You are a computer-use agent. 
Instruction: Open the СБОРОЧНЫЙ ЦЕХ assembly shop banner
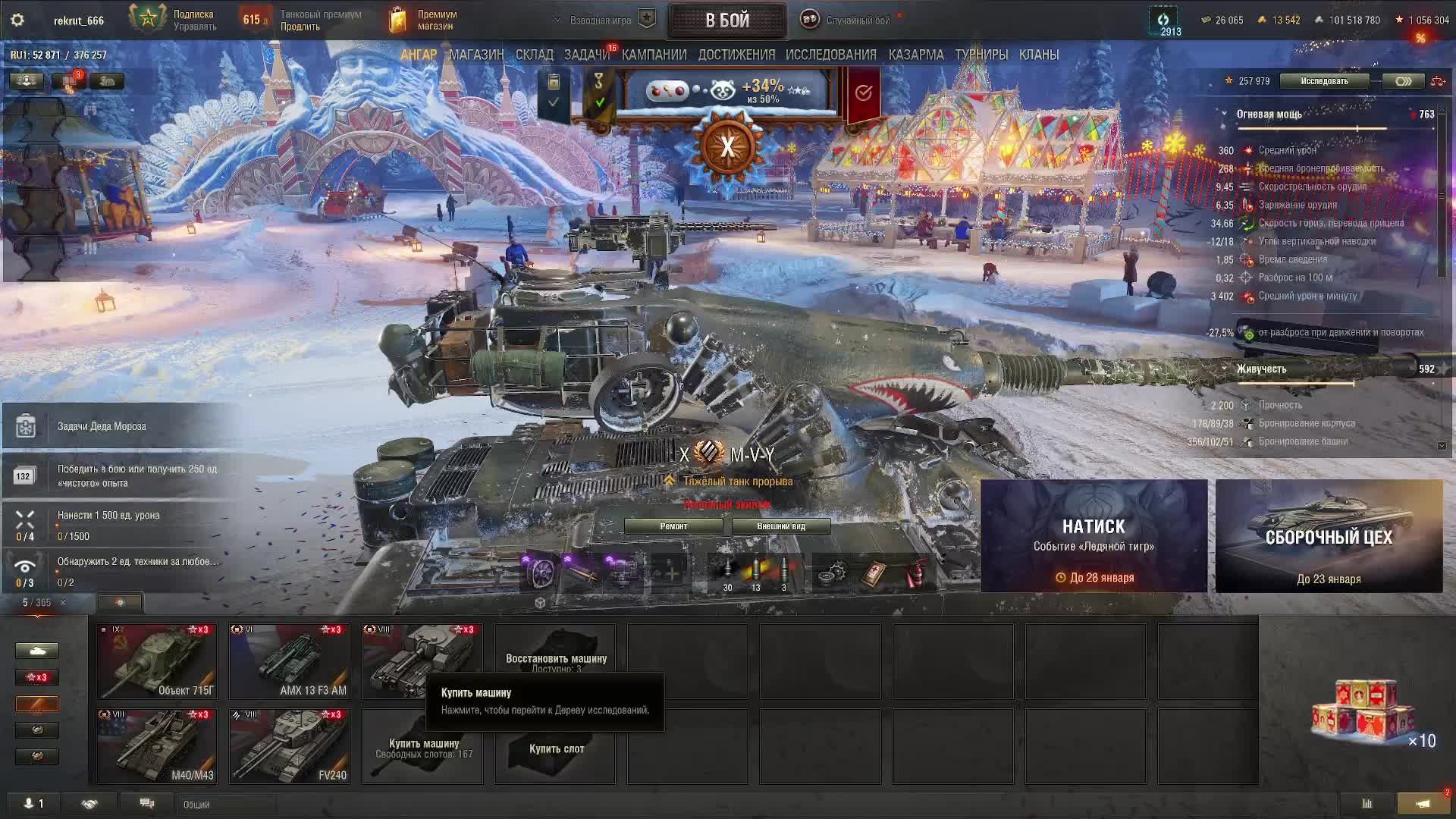pos(1329,535)
